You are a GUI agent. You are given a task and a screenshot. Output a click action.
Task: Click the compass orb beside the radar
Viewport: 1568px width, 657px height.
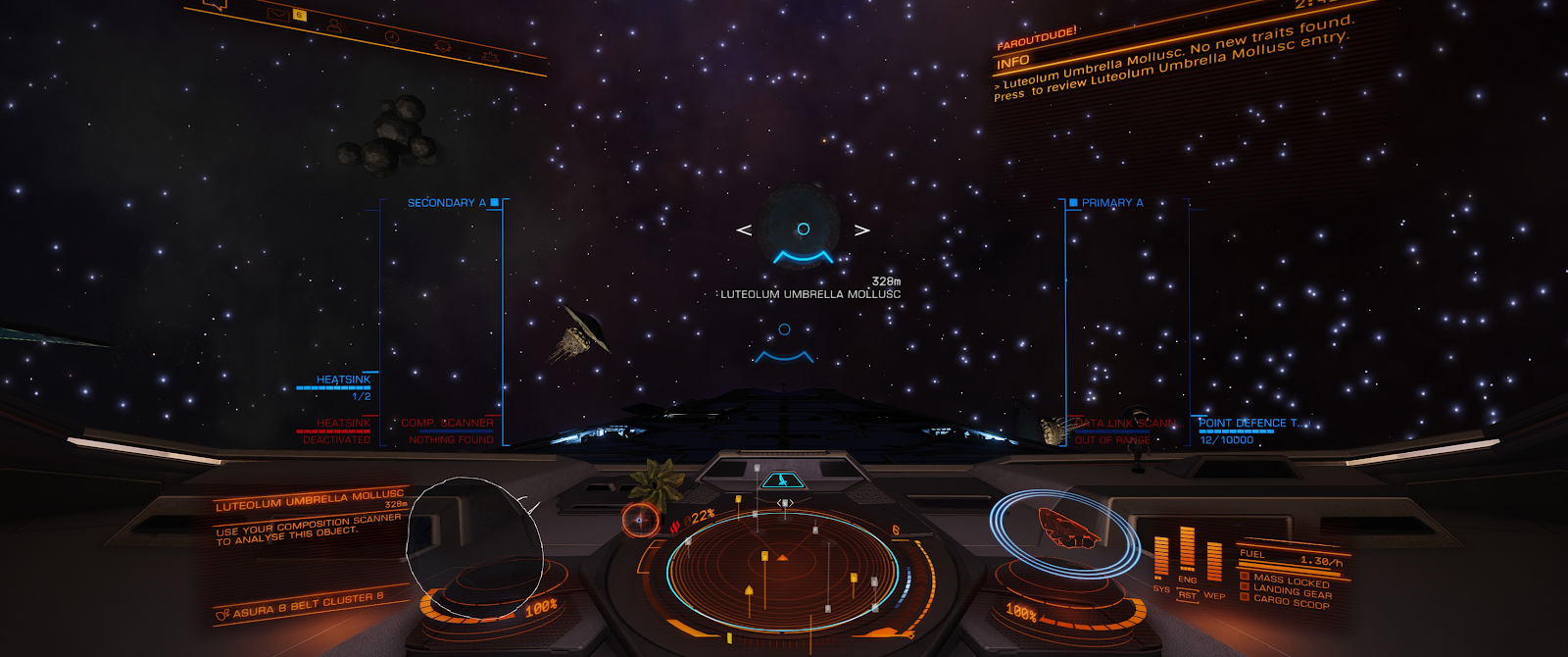tap(640, 520)
